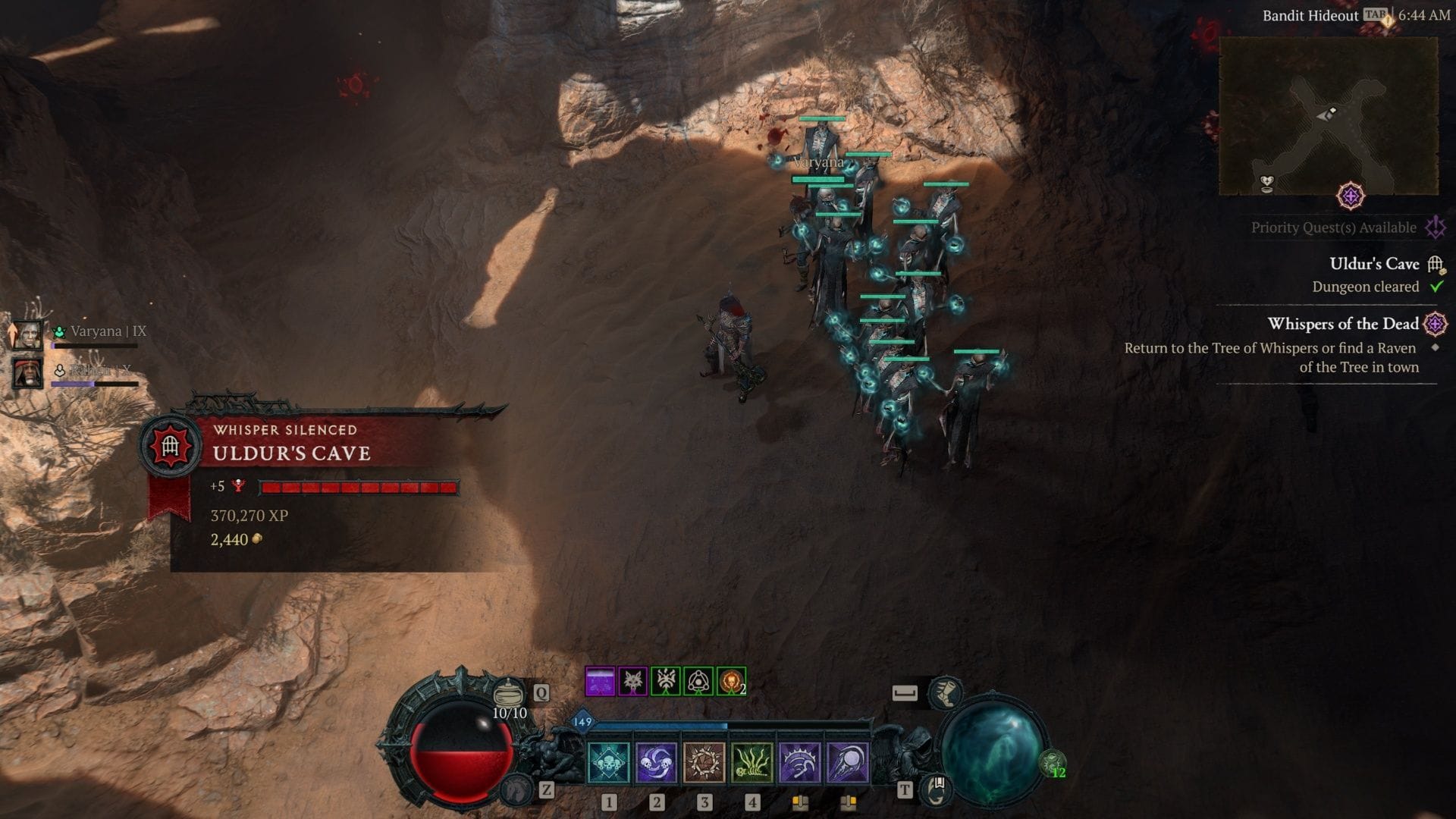Select the curse skill in hotbar slot 3
This screenshot has width=1456, height=819.
(704, 764)
